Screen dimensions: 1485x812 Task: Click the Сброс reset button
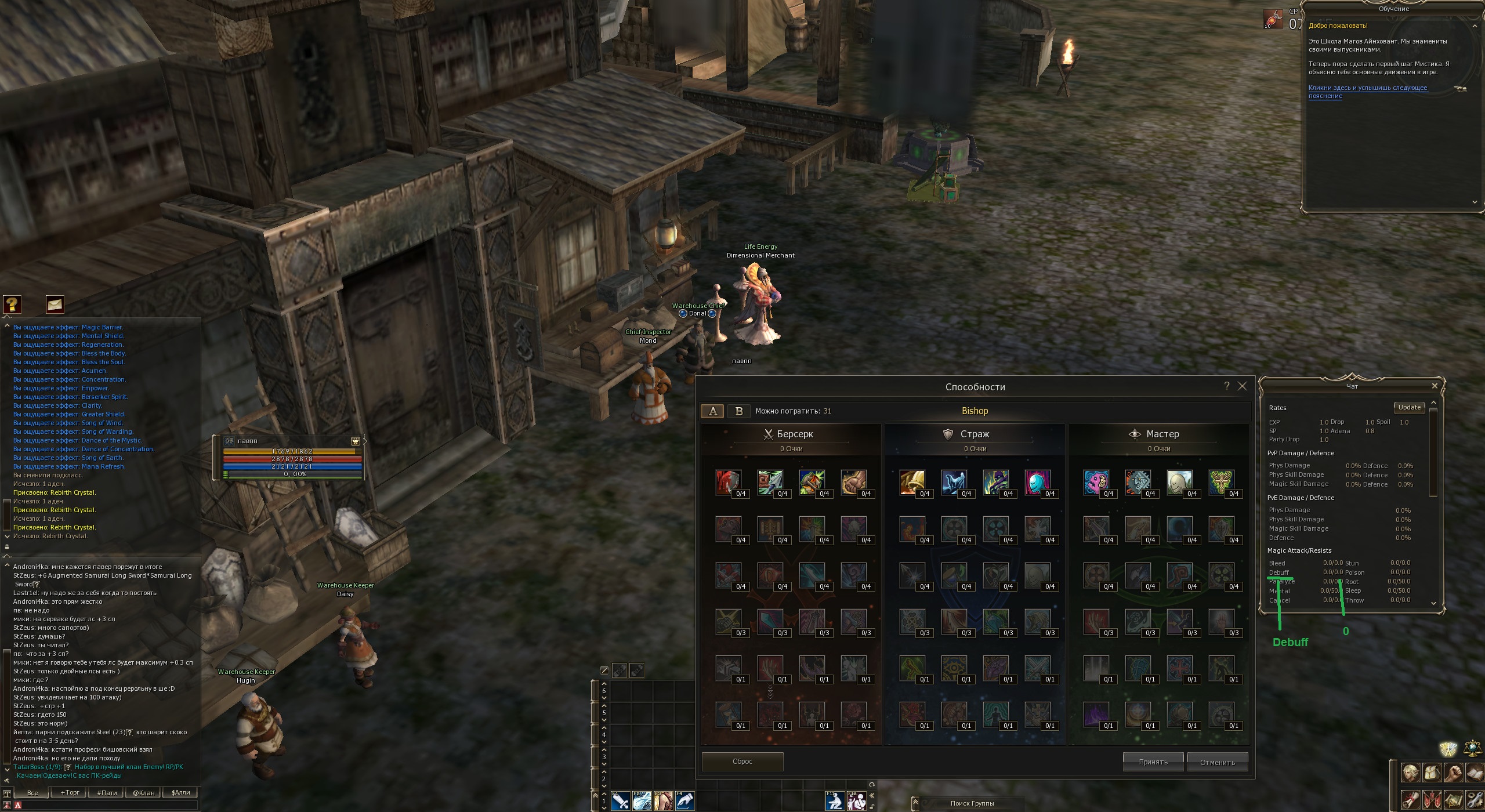[742, 762]
